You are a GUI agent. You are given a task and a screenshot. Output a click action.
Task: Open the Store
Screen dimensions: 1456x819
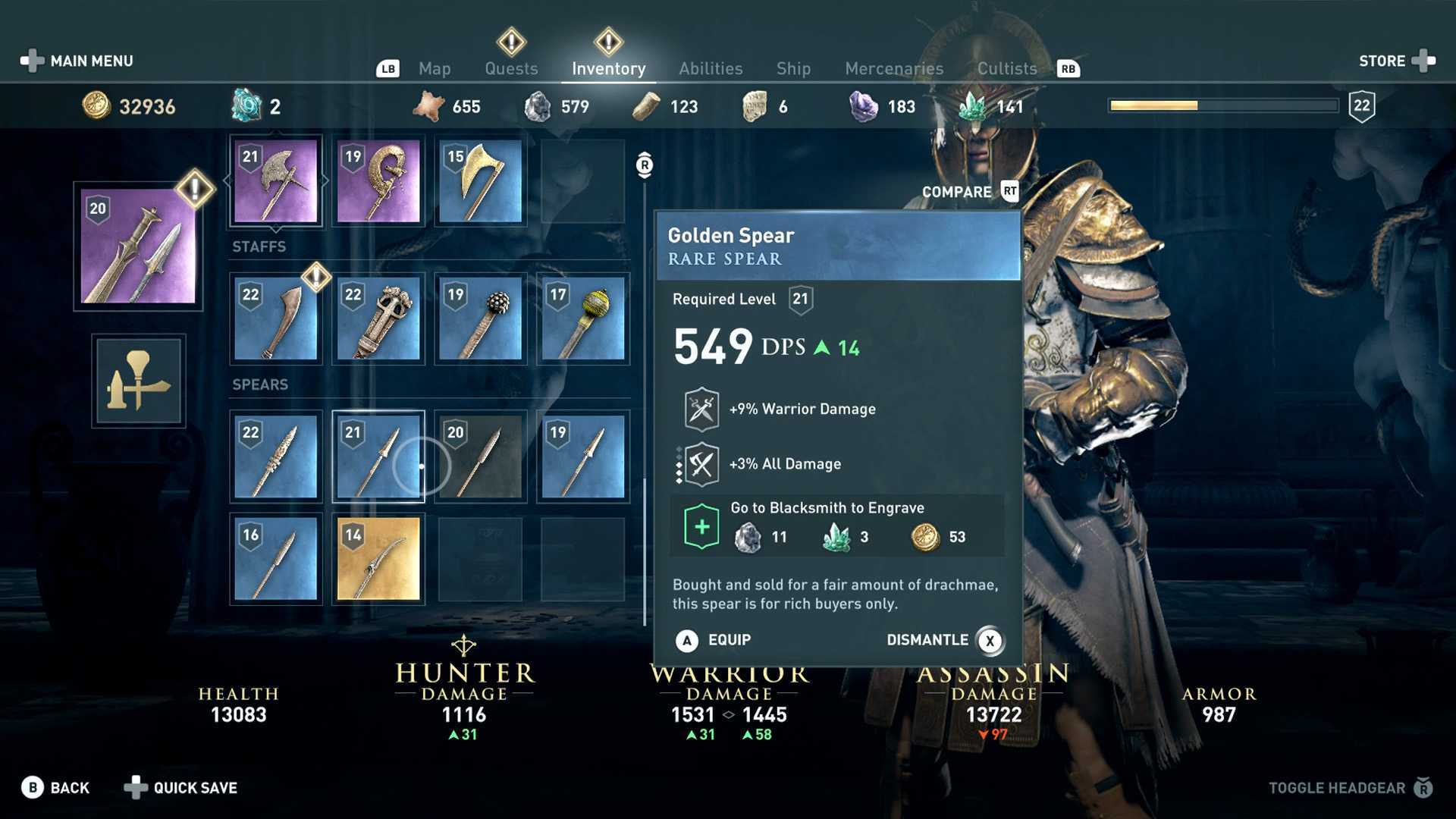1395,61
